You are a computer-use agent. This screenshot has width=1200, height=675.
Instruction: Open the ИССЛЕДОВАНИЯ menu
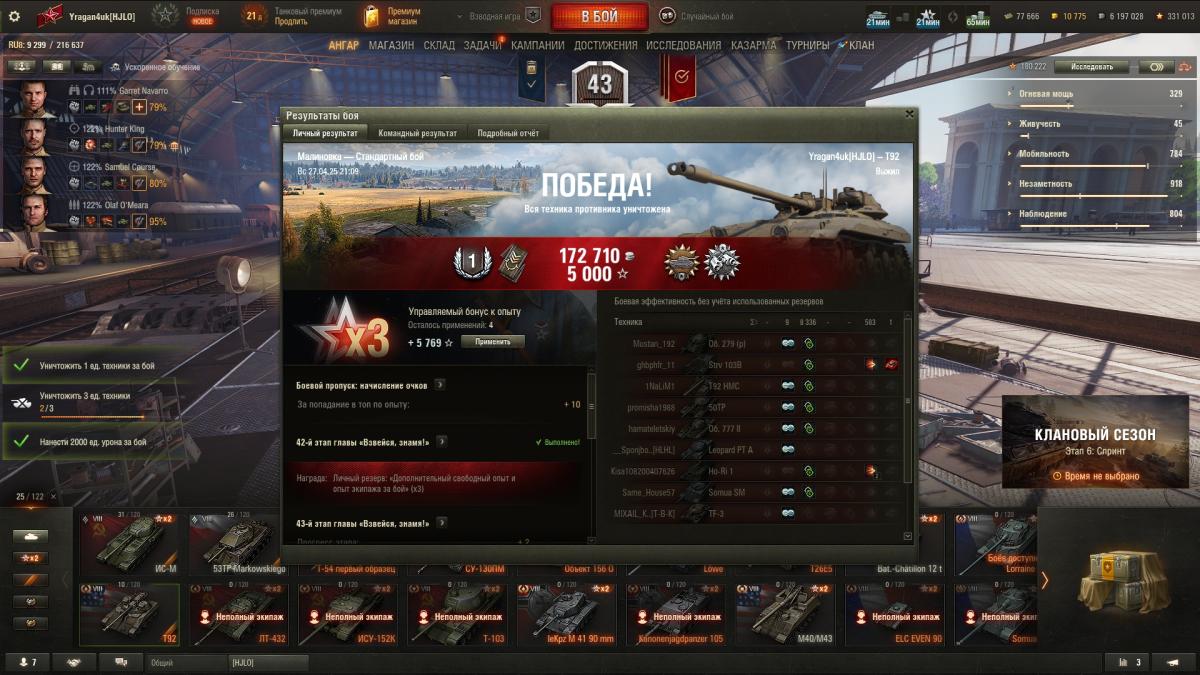[683, 45]
